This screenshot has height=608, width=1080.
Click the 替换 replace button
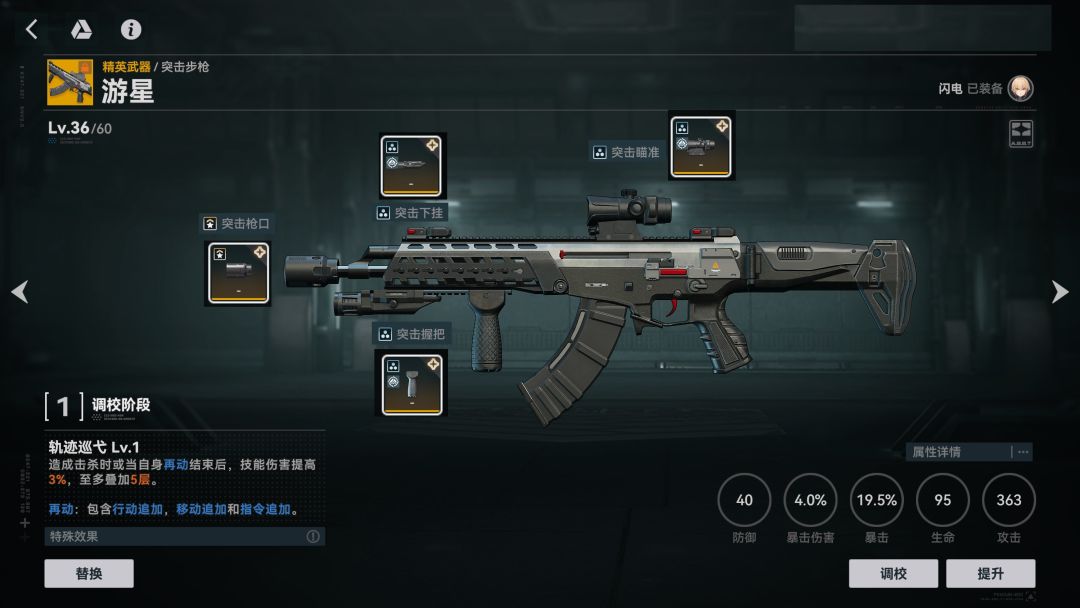click(89, 573)
